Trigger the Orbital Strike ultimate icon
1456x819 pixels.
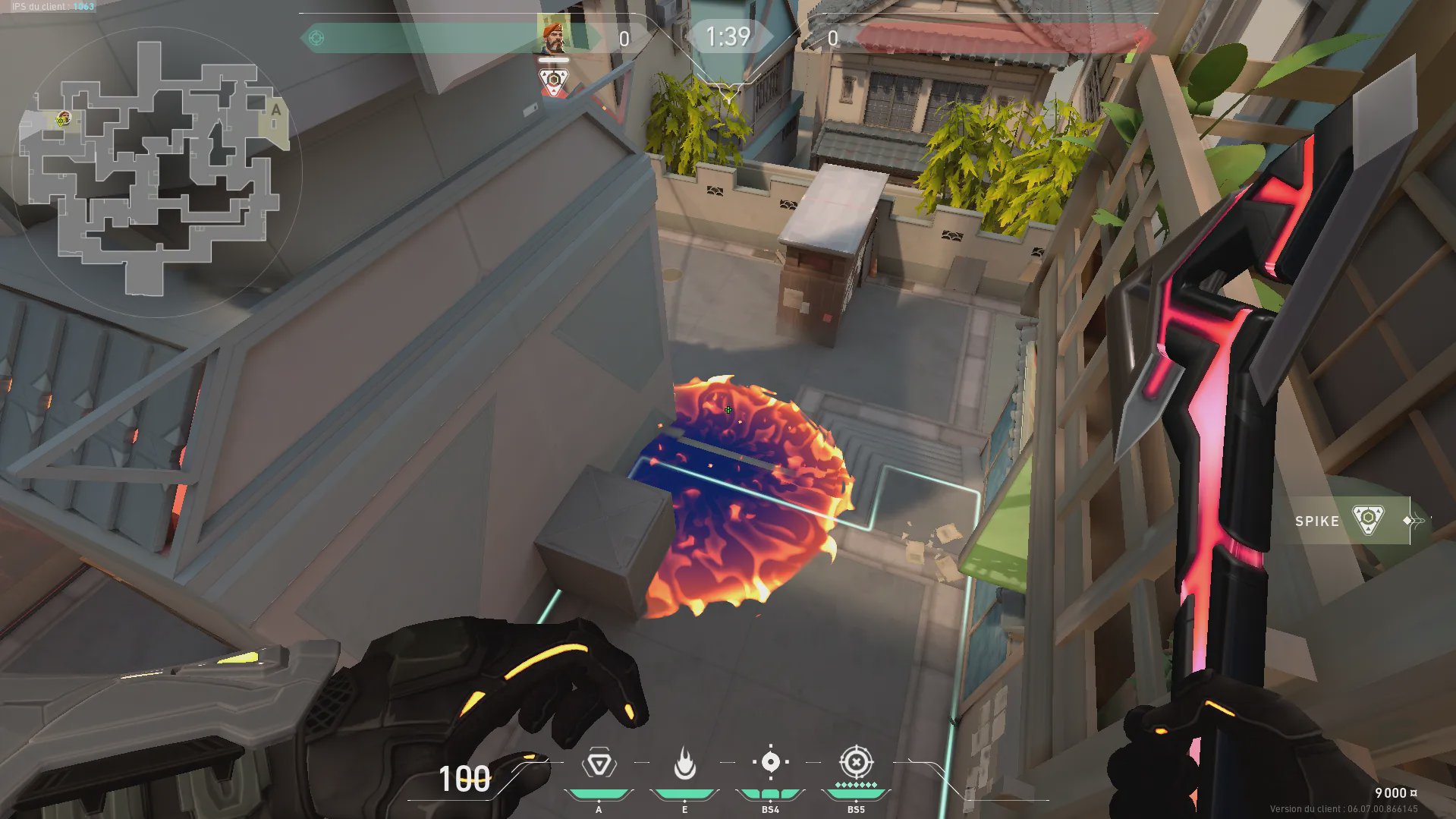tap(856, 762)
